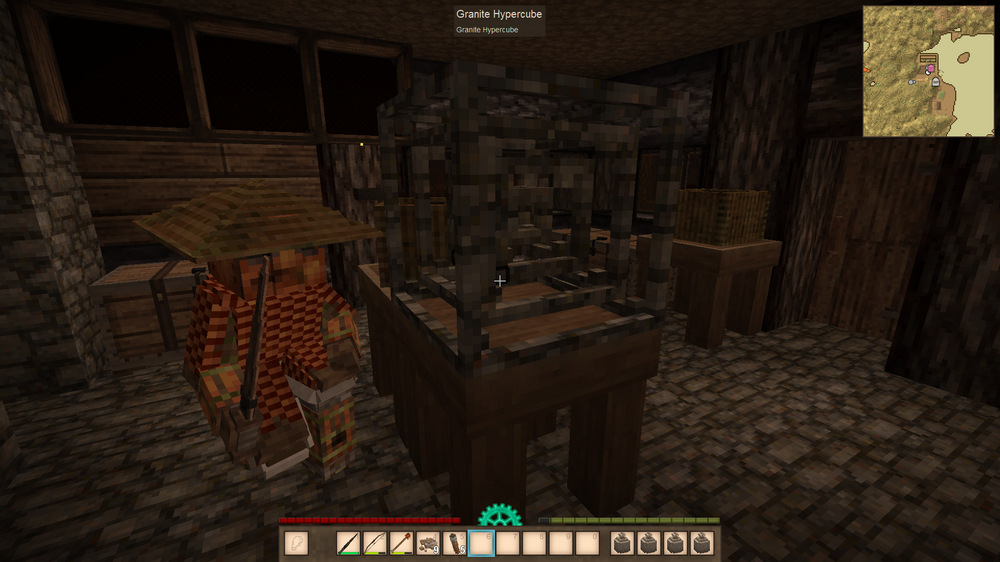The width and height of the screenshot is (1000, 562).
Task: Select the dark spear in hotbar slot 1
Action: (x=350, y=543)
